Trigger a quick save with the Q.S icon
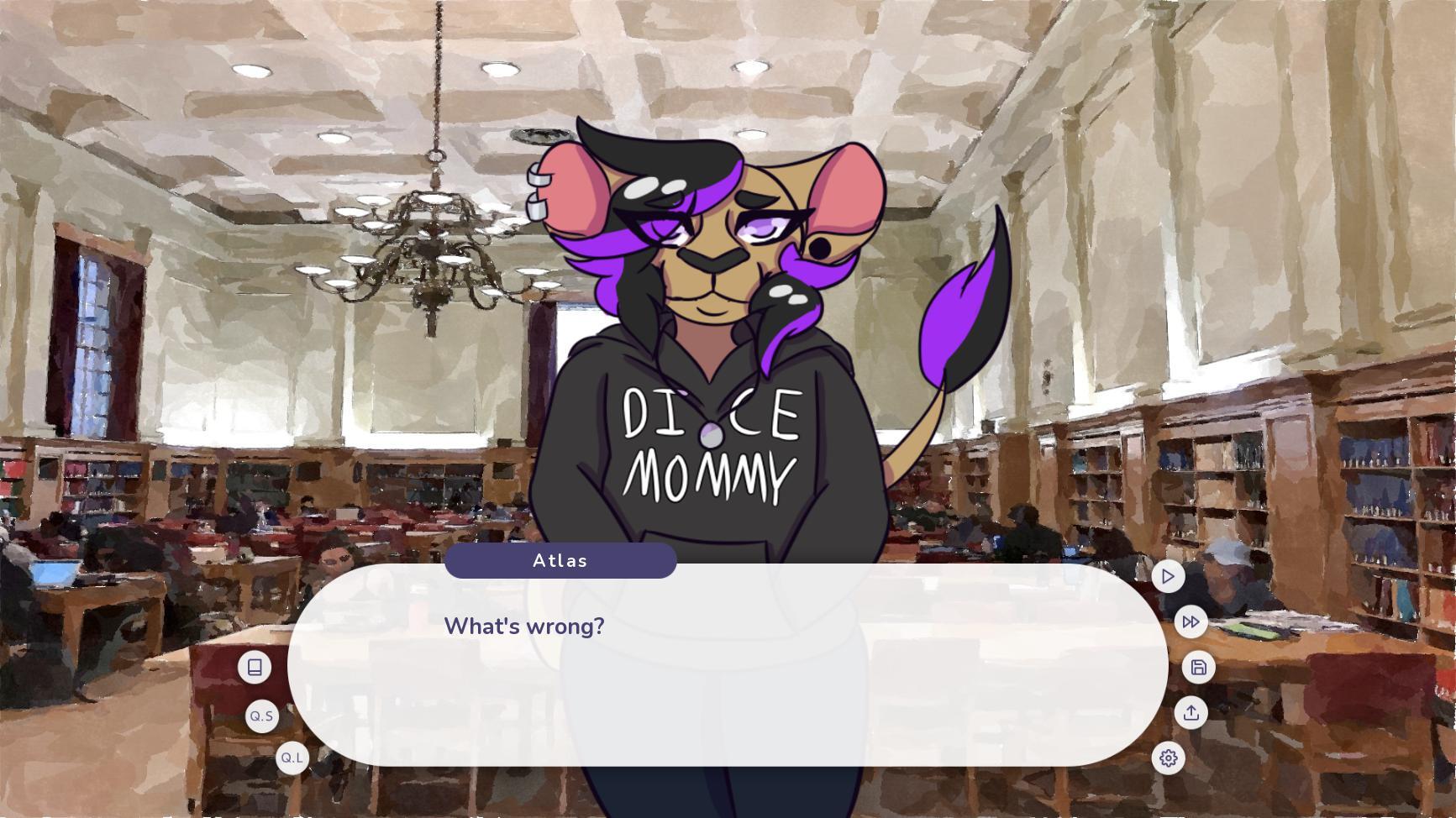Image resolution: width=1456 pixels, height=818 pixels. pos(261,716)
